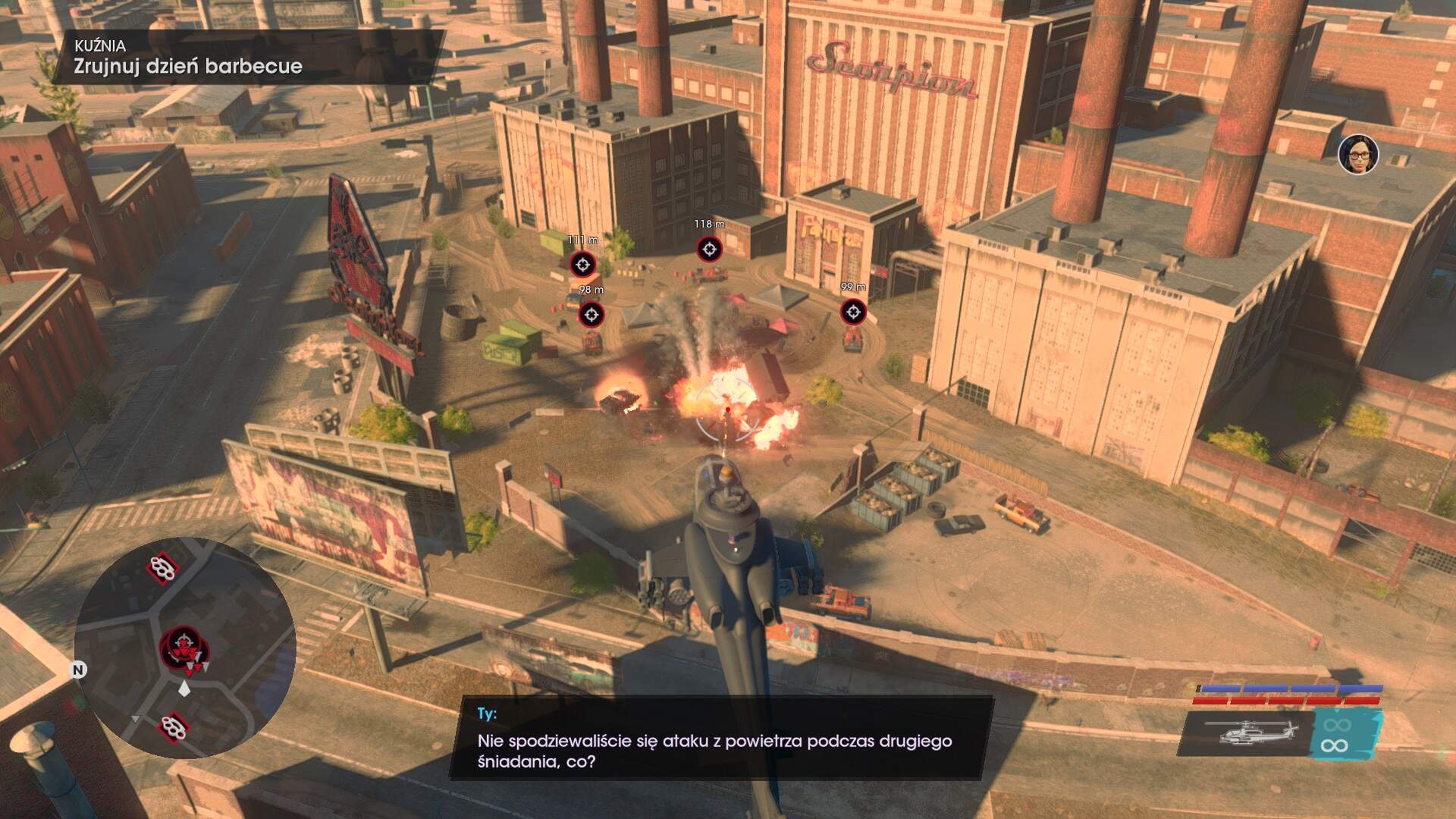
Task: Click the target marker labeled 111 m
Action: [582, 265]
